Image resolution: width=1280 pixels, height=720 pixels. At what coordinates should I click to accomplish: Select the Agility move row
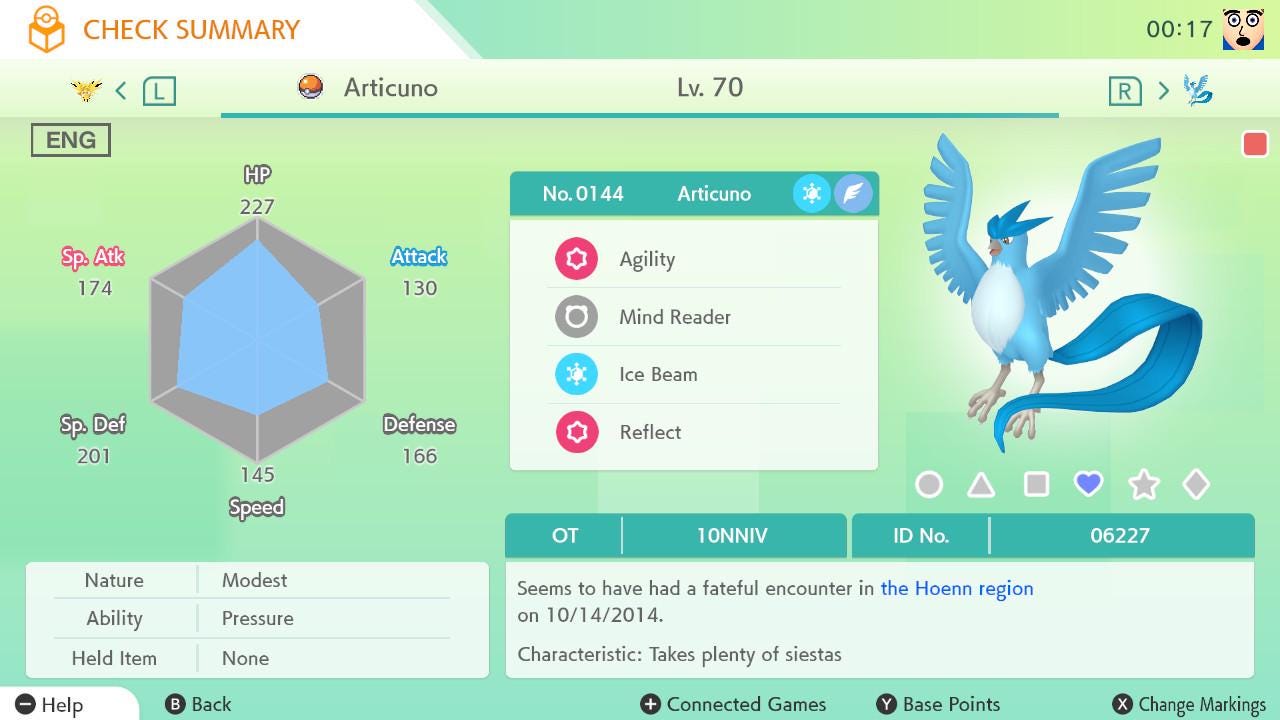(x=693, y=259)
